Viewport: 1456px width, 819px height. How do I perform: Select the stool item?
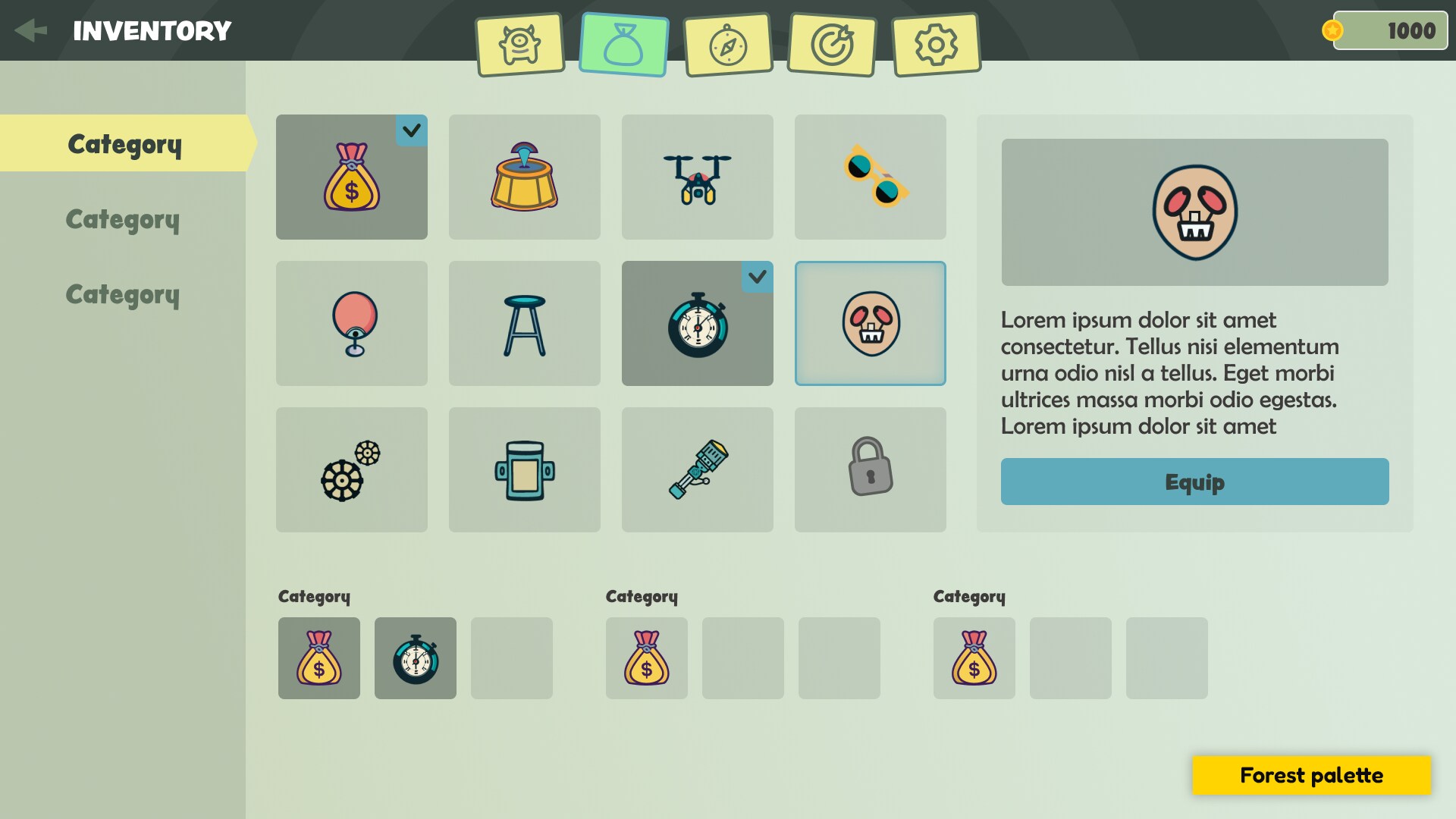click(524, 322)
